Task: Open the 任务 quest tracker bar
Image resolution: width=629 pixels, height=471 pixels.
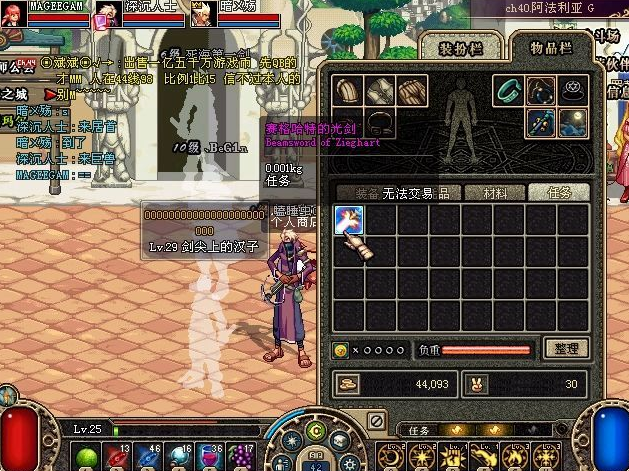Action: coord(418,430)
